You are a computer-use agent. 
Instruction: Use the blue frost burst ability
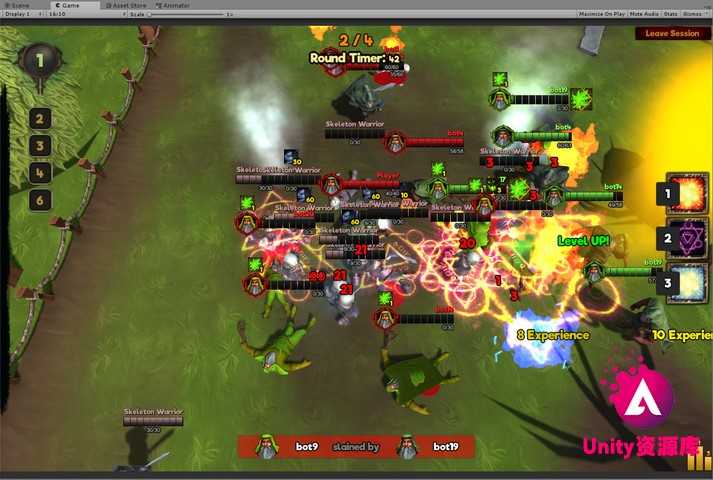tap(688, 282)
